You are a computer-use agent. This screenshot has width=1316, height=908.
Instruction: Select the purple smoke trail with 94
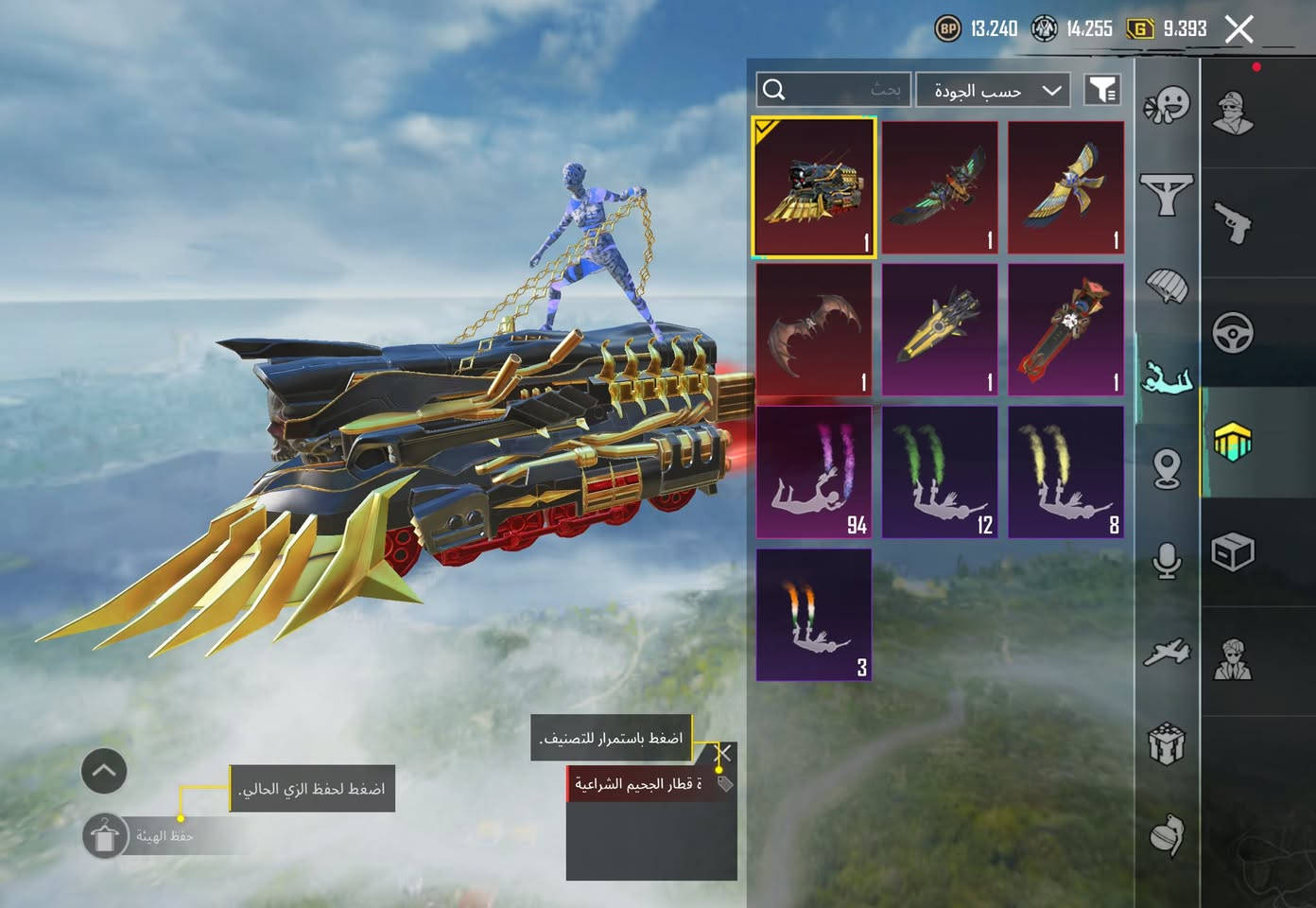click(x=814, y=472)
